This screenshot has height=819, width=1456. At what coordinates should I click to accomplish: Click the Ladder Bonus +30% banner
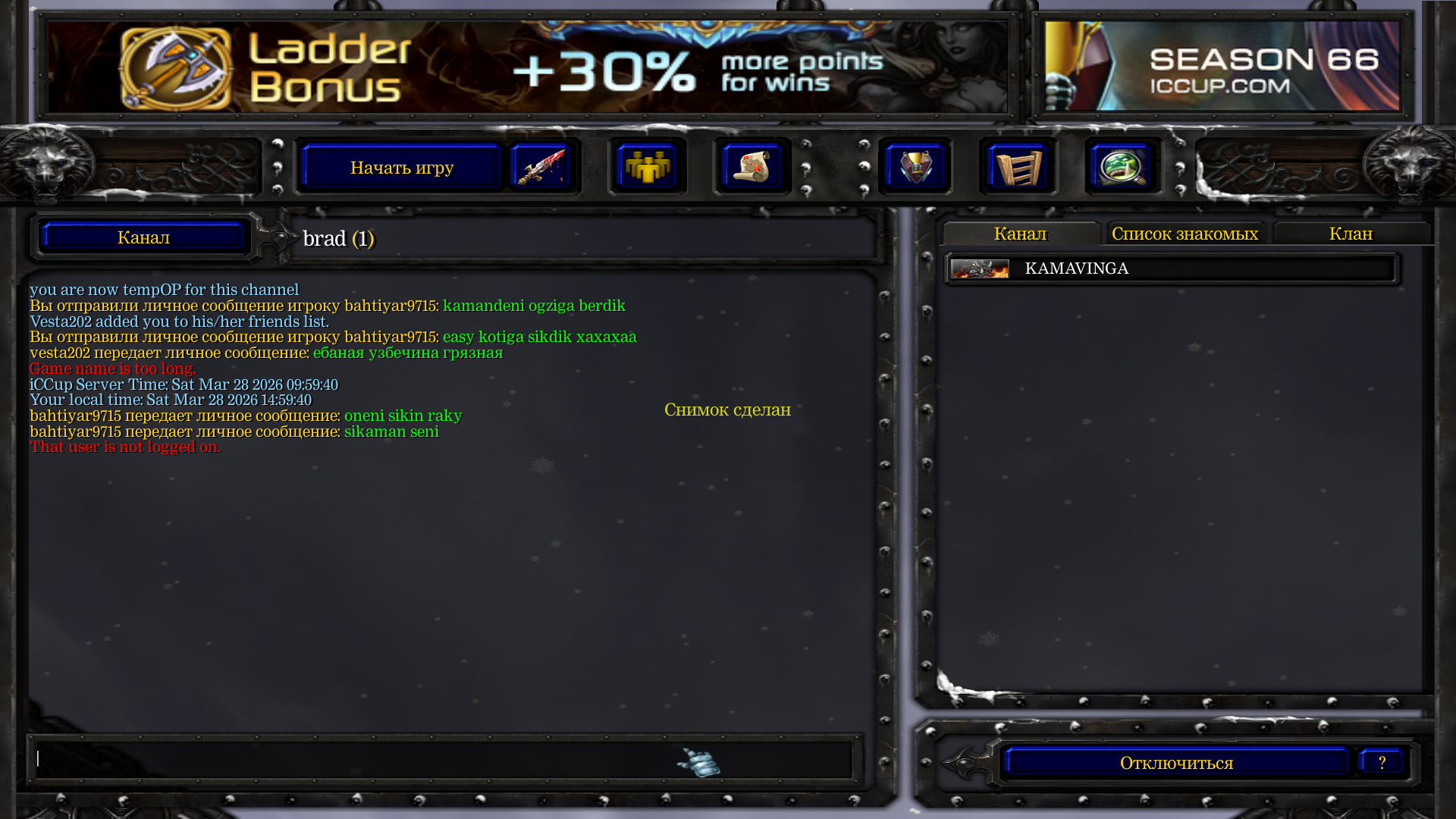pos(528,67)
